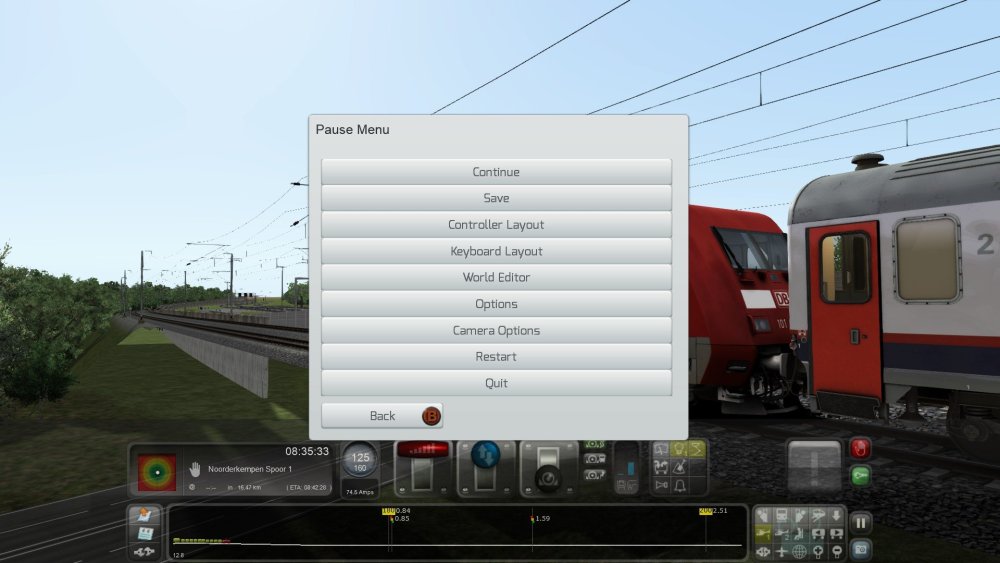
Task: Click the pause button in the HUD
Action: click(860, 522)
